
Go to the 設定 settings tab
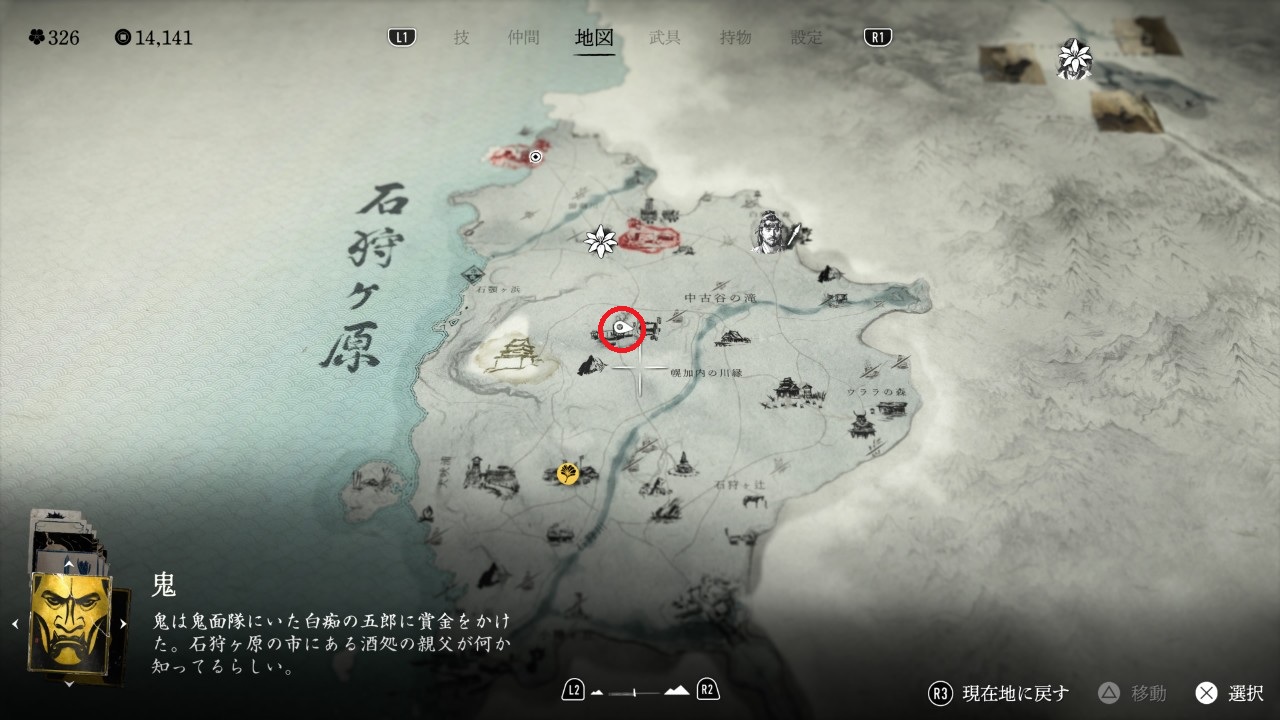click(x=807, y=38)
